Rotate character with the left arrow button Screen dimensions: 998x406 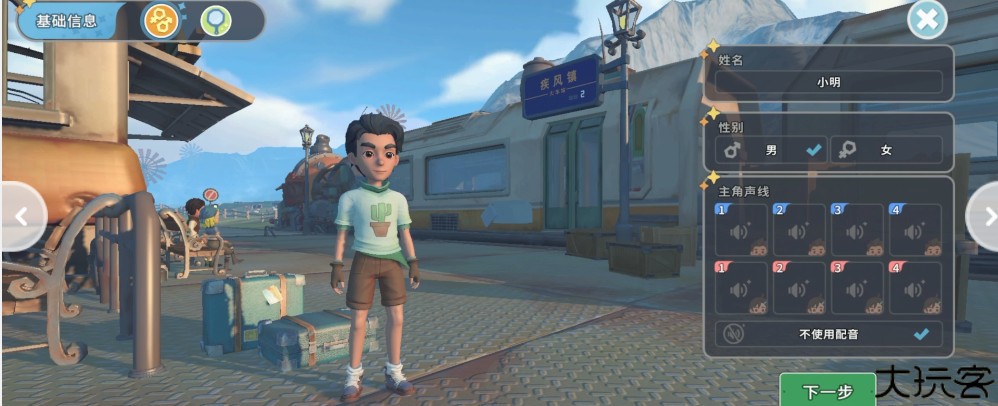click(20, 216)
